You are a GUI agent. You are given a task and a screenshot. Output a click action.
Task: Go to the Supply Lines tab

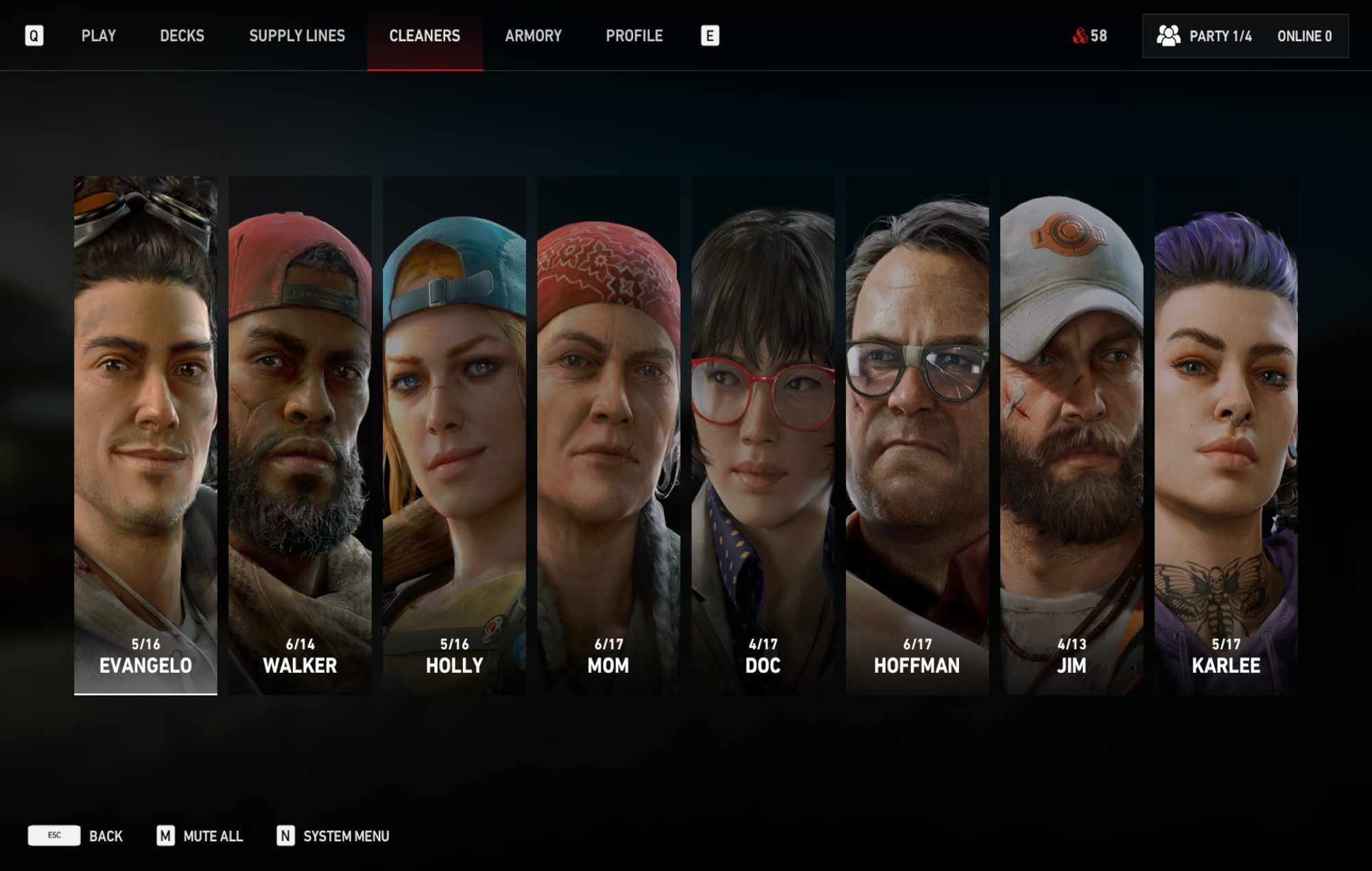coord(296,36)
